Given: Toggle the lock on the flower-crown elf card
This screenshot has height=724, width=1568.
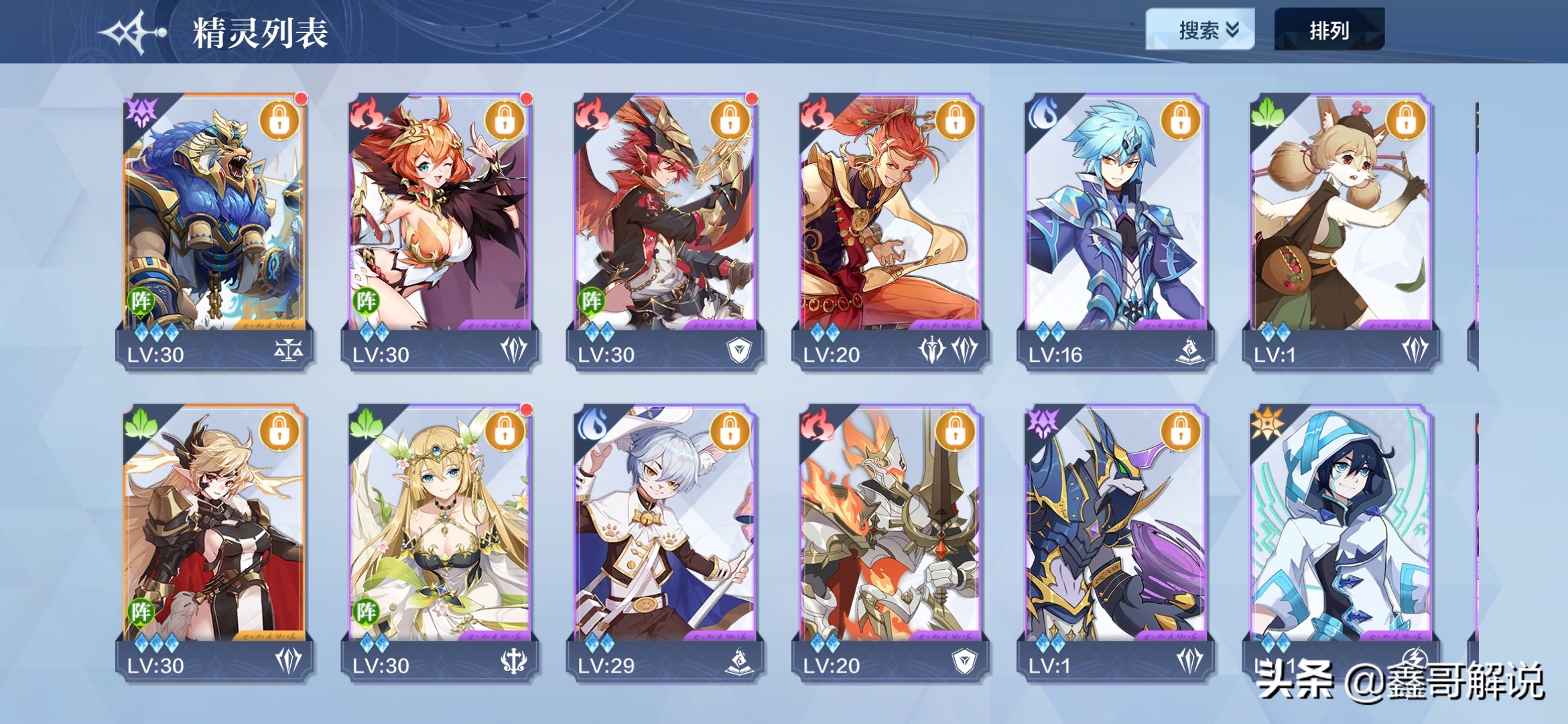Looking at the screenshot, I should click(x=505, y=431).
